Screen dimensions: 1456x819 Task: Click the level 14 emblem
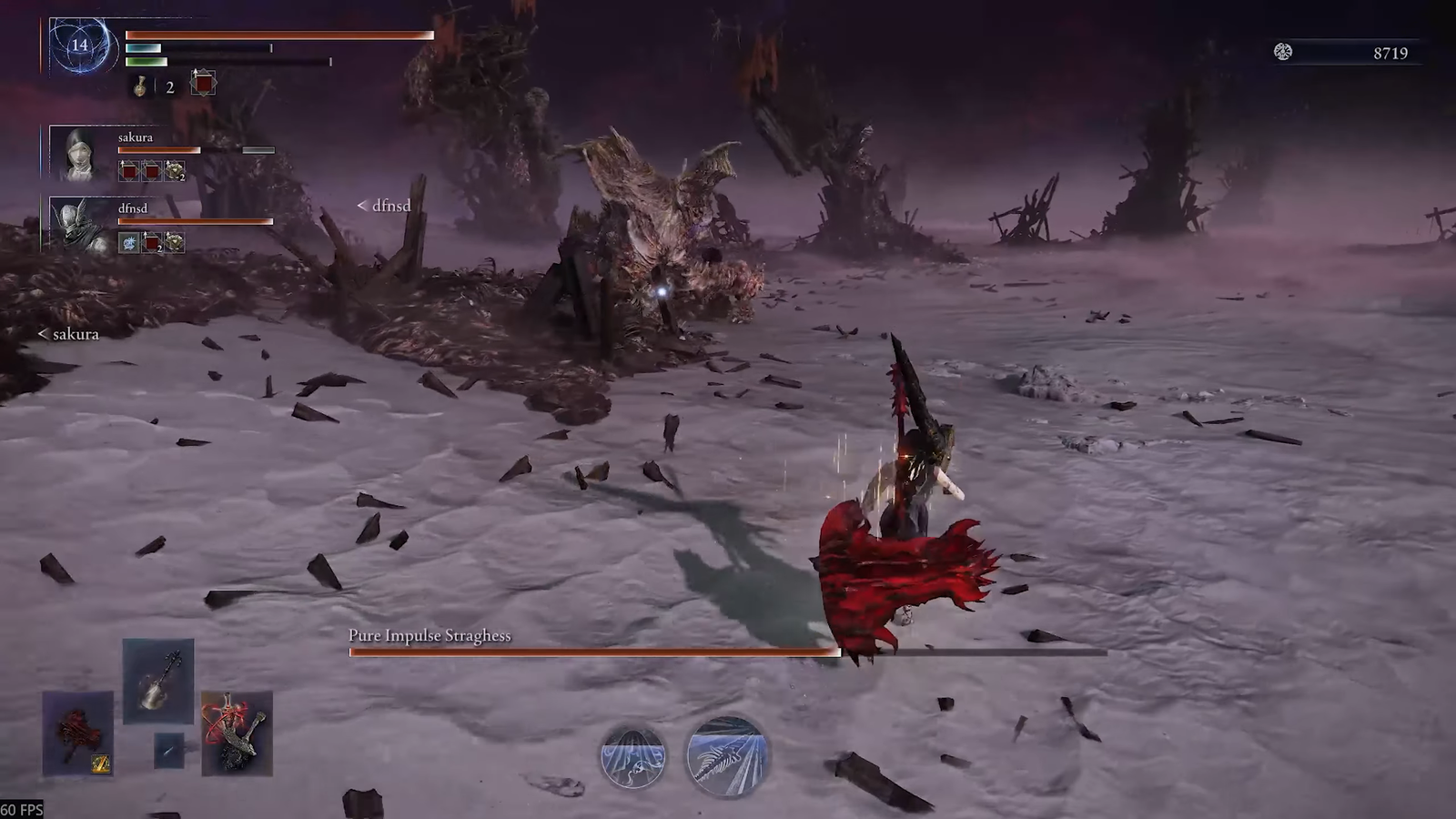tap(80, 45)
